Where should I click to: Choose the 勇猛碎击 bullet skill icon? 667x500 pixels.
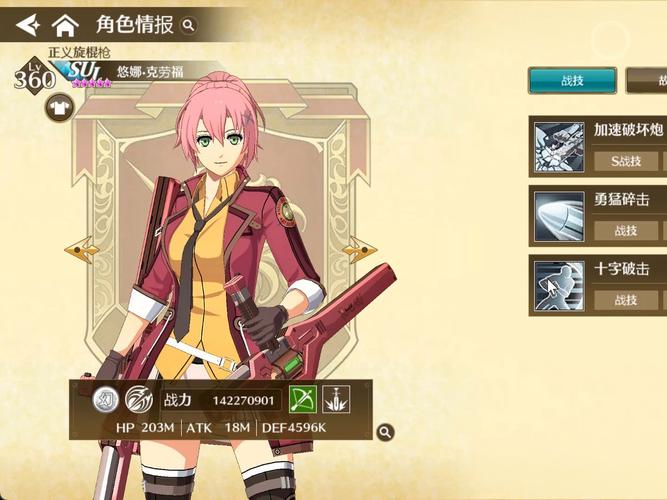pyautogui.click(x=559, y=215)
